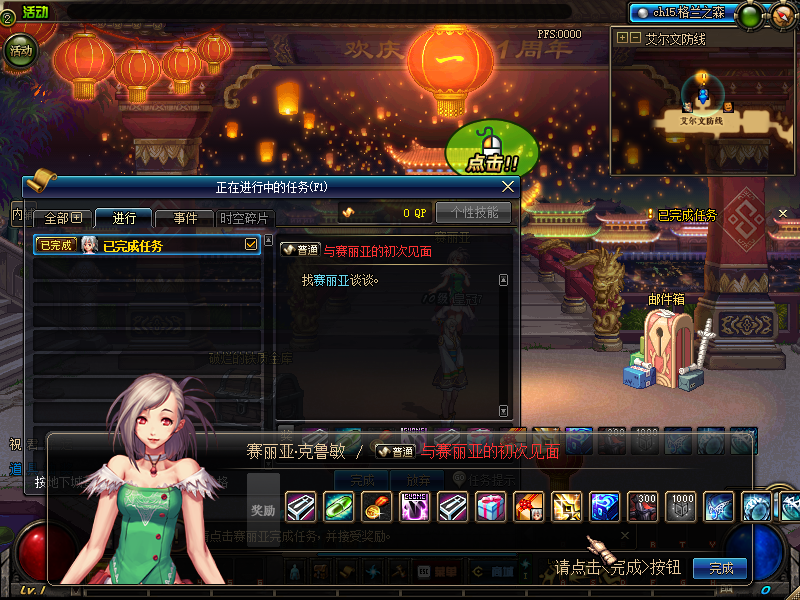Switch to the 全部 (All) quest tab
The image size is (800, 600).
point(62,218)
